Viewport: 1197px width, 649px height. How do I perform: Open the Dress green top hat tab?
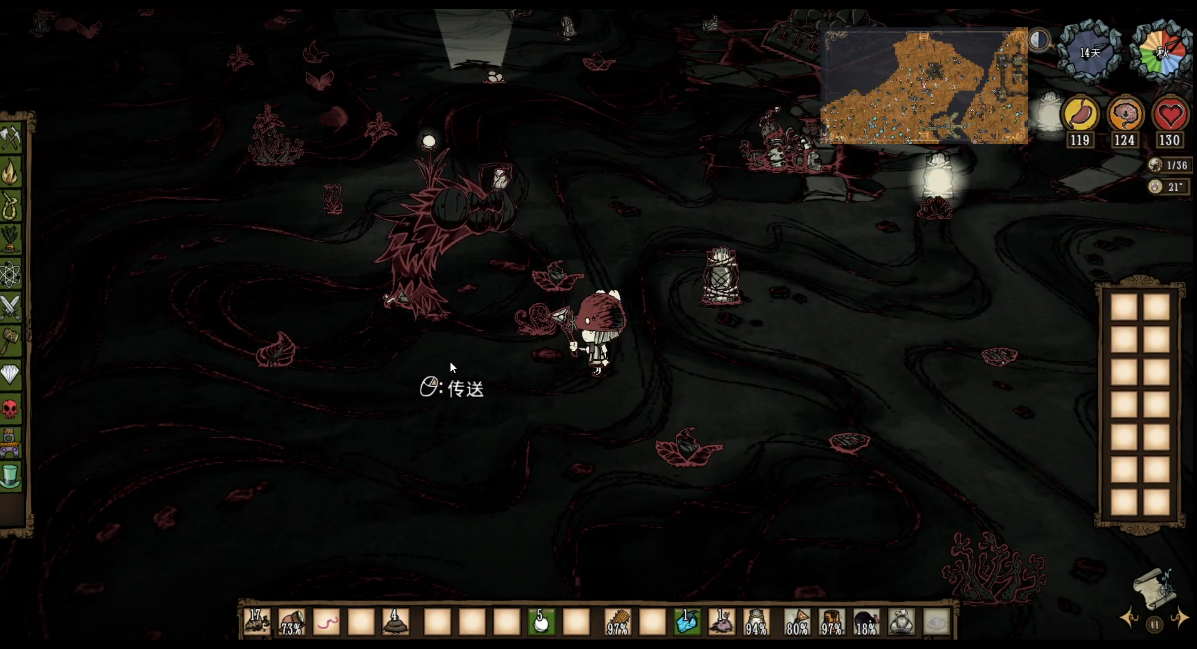click(12, 474)
